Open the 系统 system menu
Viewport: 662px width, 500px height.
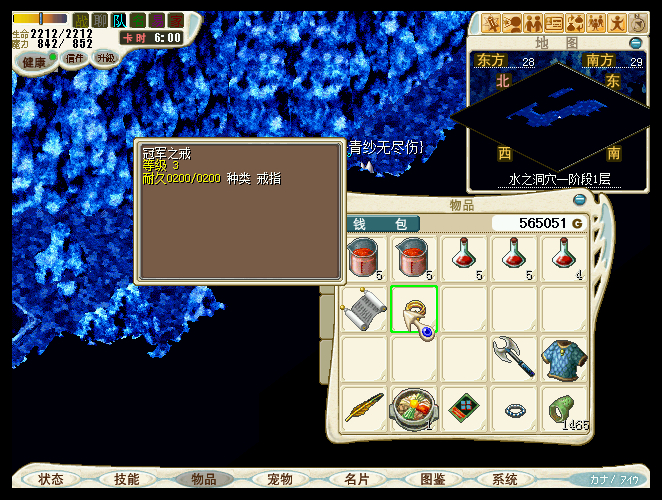505,479
